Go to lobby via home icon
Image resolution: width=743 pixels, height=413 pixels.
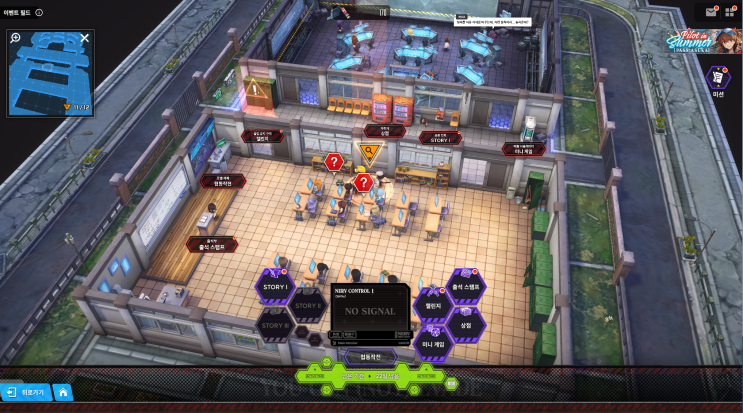62,392
